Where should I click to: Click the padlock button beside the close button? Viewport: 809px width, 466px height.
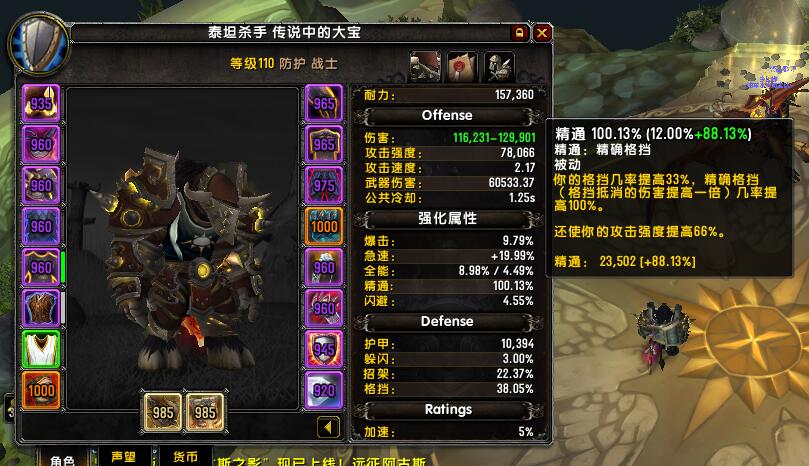click(520, 33)
